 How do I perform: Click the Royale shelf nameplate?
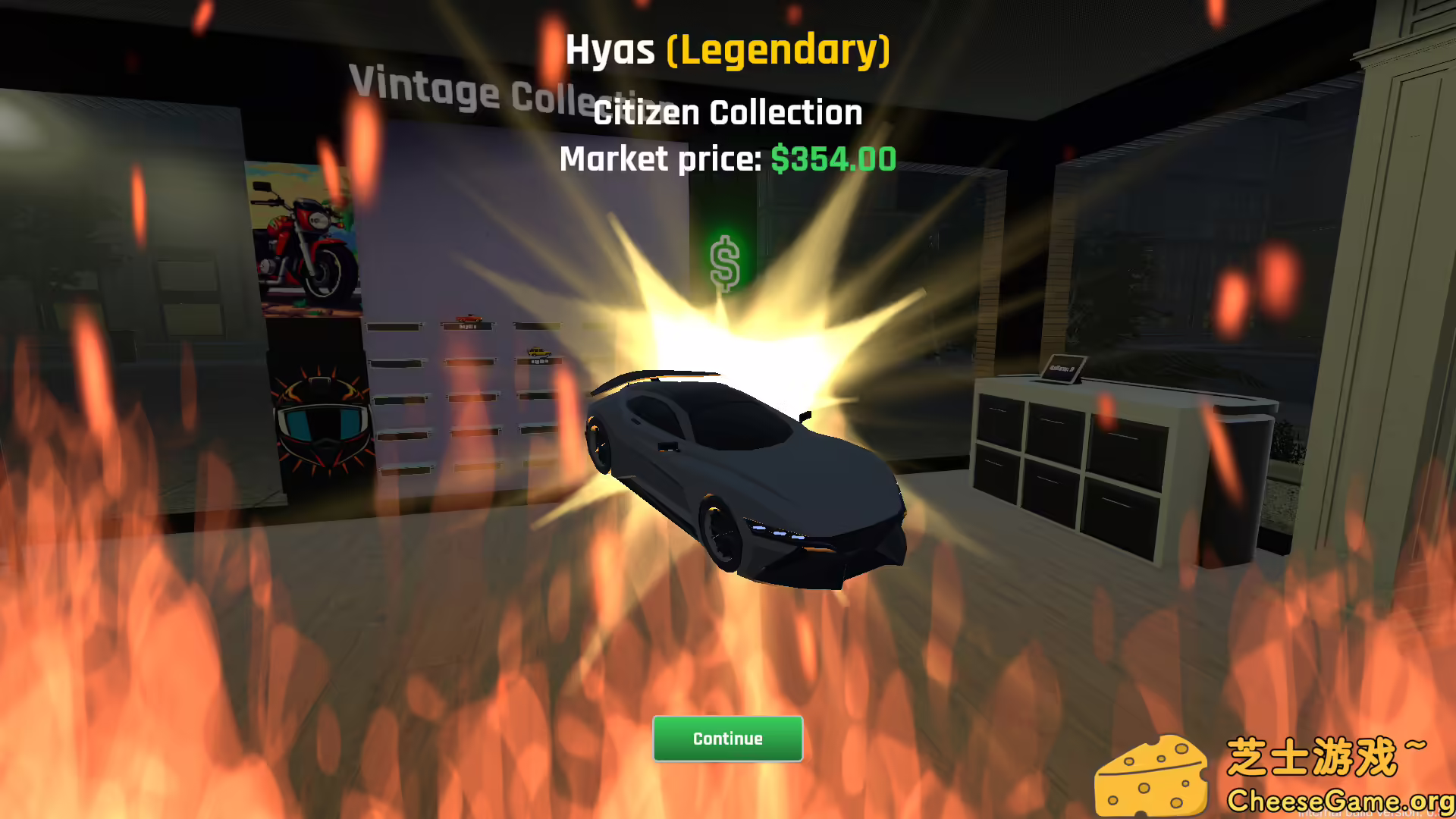[x=466, y=326]
